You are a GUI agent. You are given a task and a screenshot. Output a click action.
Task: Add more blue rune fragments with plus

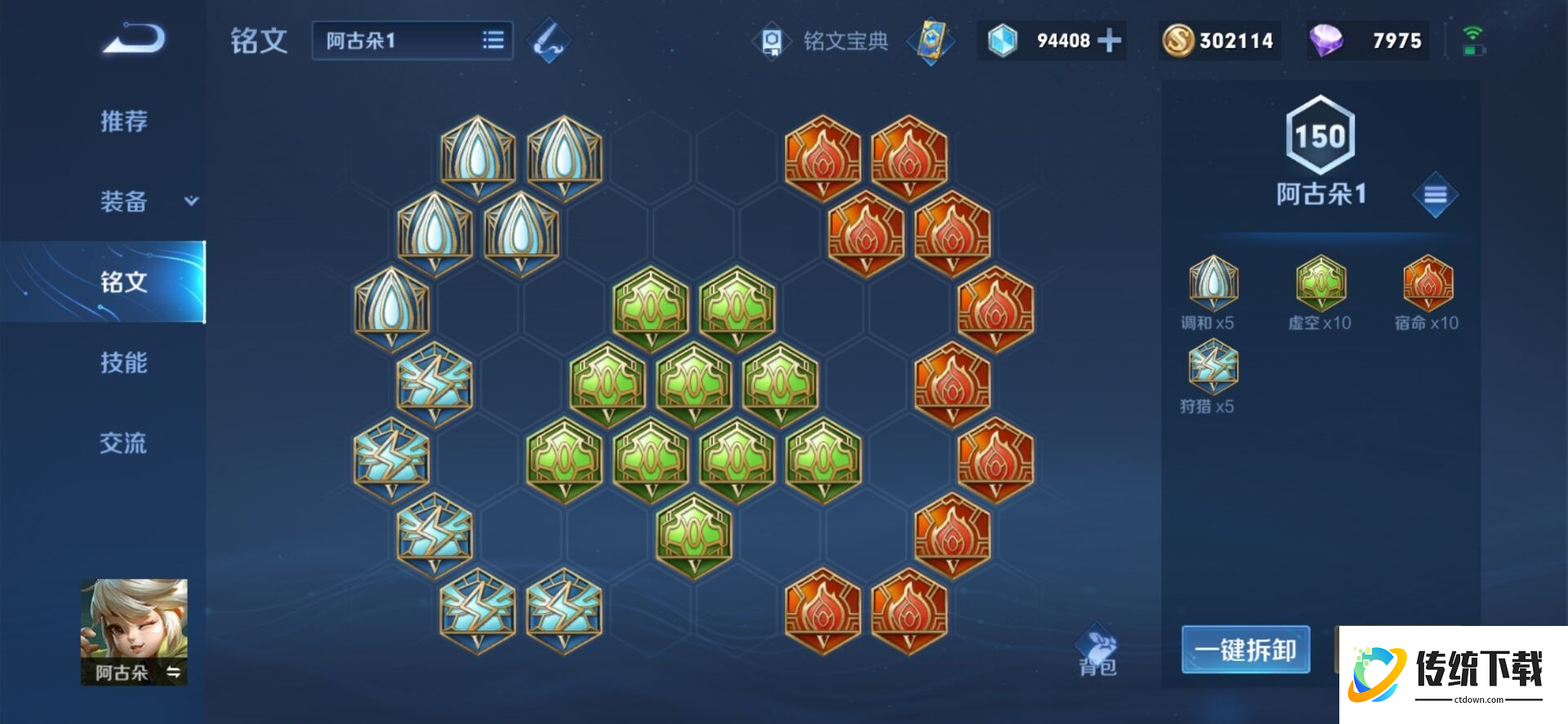(x=1109, y=41)
